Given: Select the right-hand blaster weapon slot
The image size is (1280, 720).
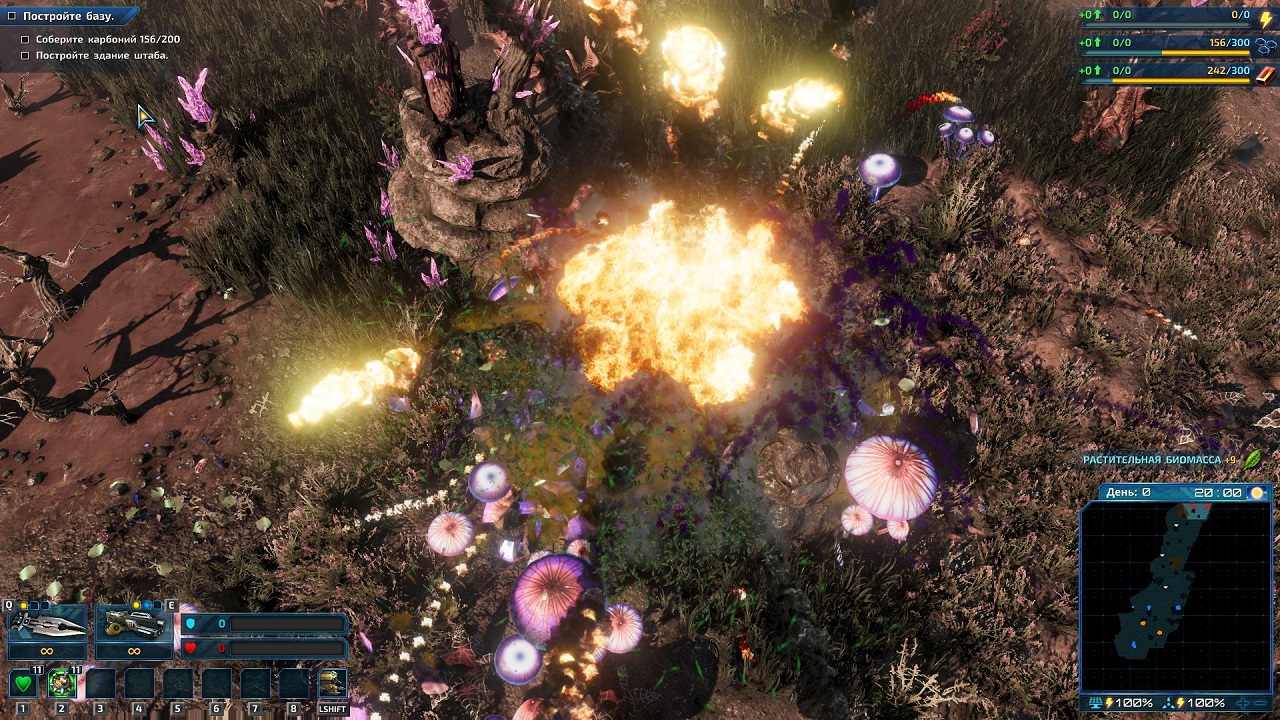Looking at the screenshot, I should (134, 625).
